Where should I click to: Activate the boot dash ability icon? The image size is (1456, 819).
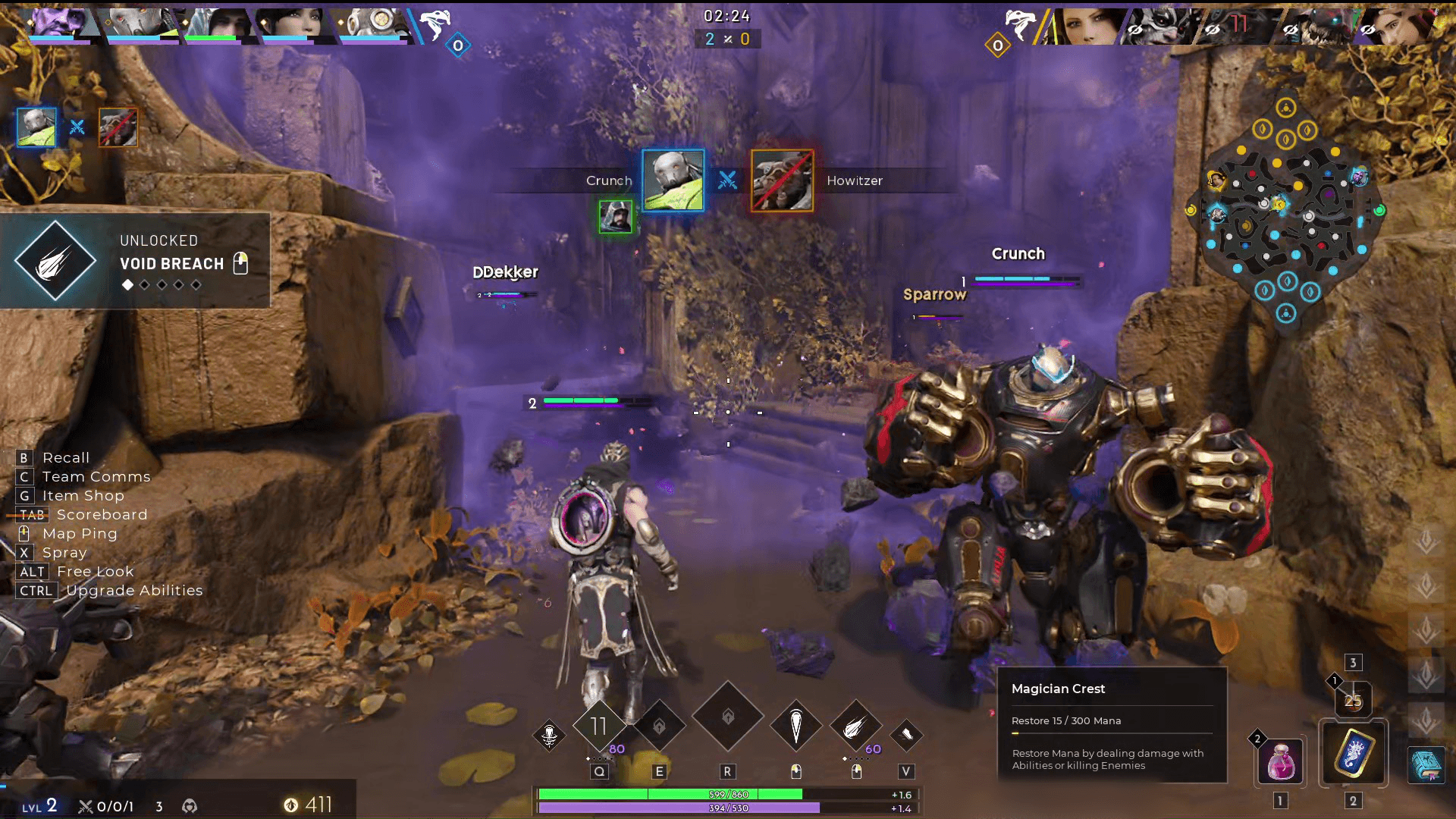[x=906, y=733]
